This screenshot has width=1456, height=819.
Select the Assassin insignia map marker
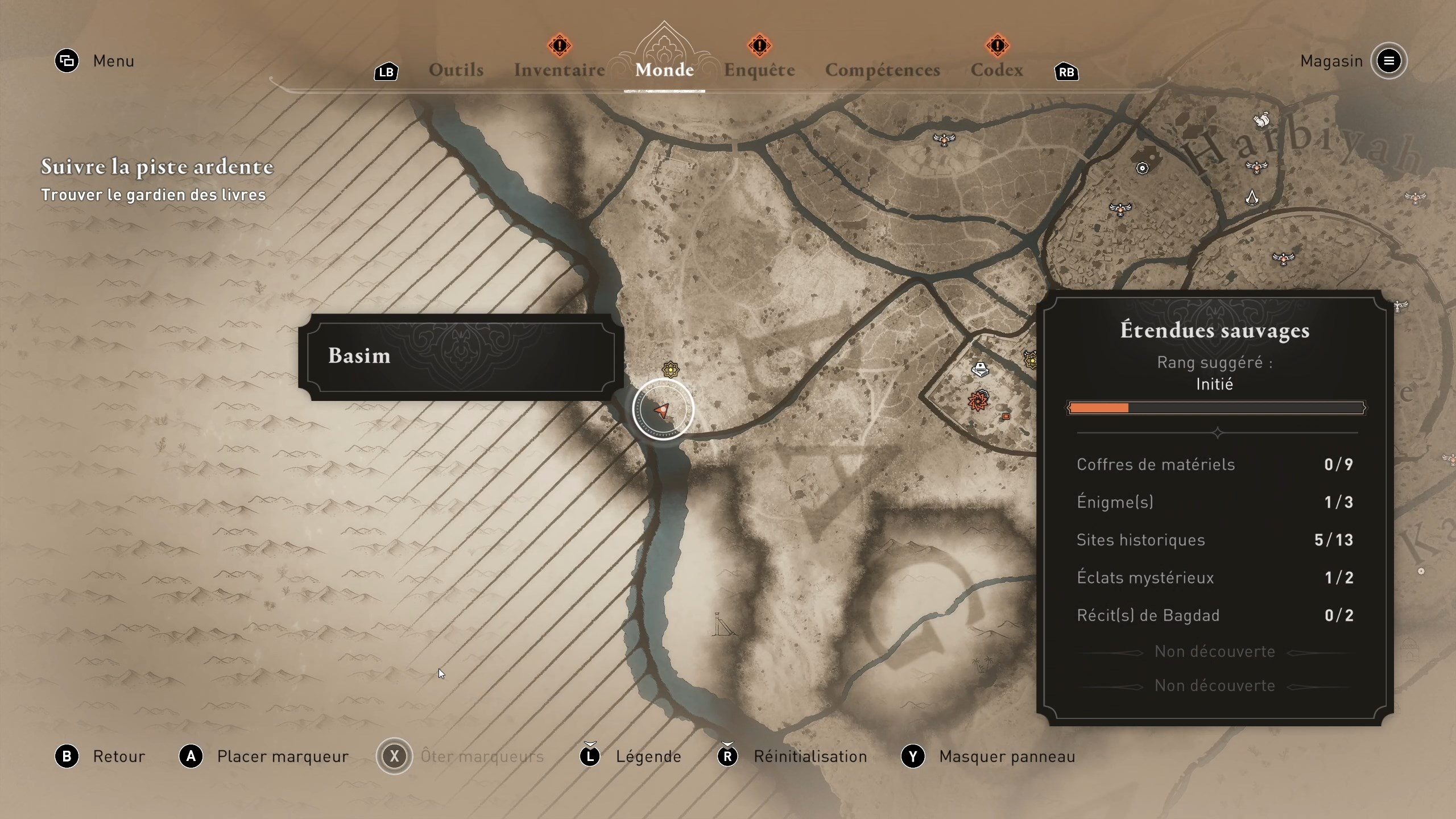(x=1252, y=197)
